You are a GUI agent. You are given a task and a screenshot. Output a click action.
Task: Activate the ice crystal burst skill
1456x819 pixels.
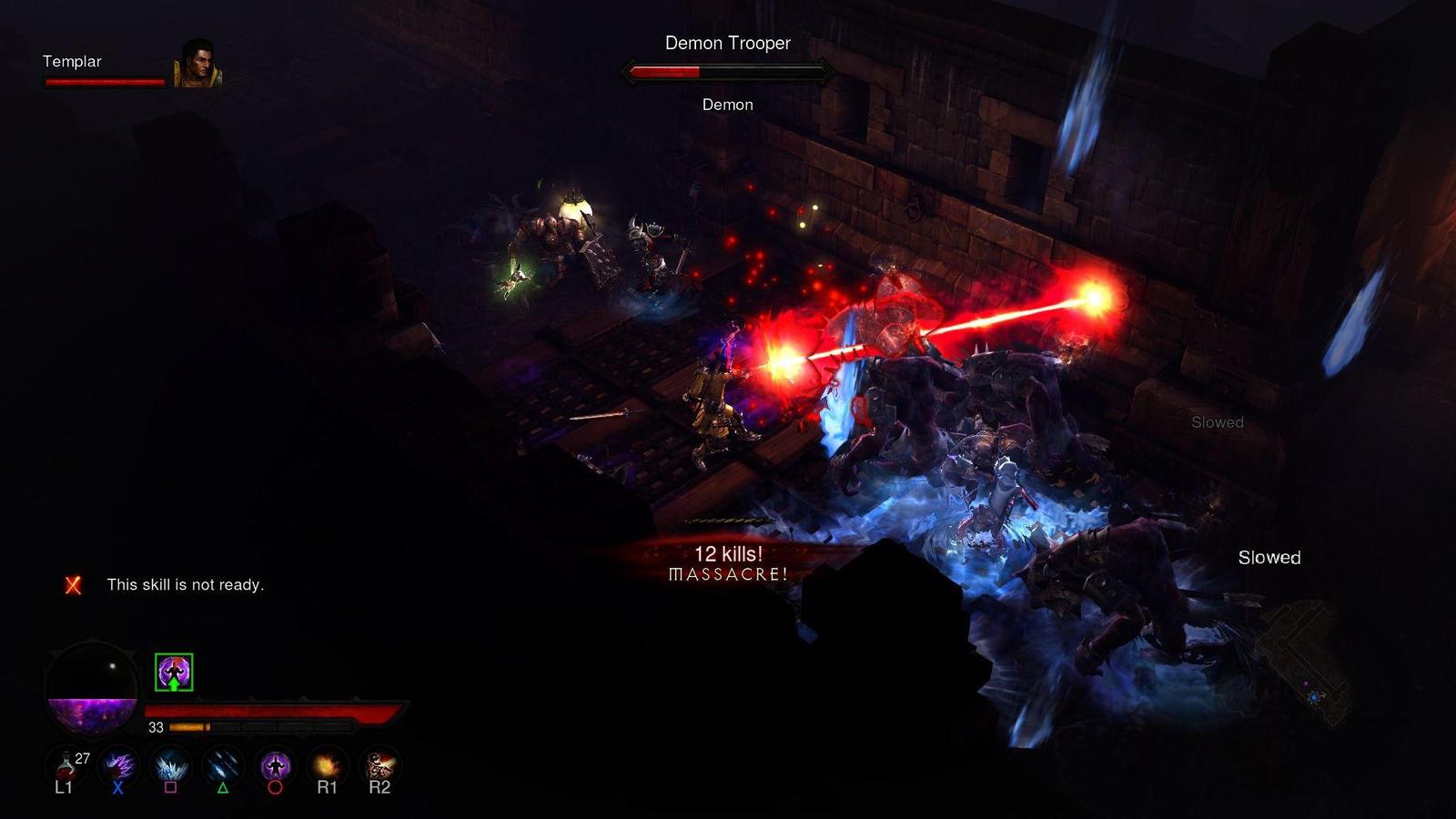pos(170,764)
